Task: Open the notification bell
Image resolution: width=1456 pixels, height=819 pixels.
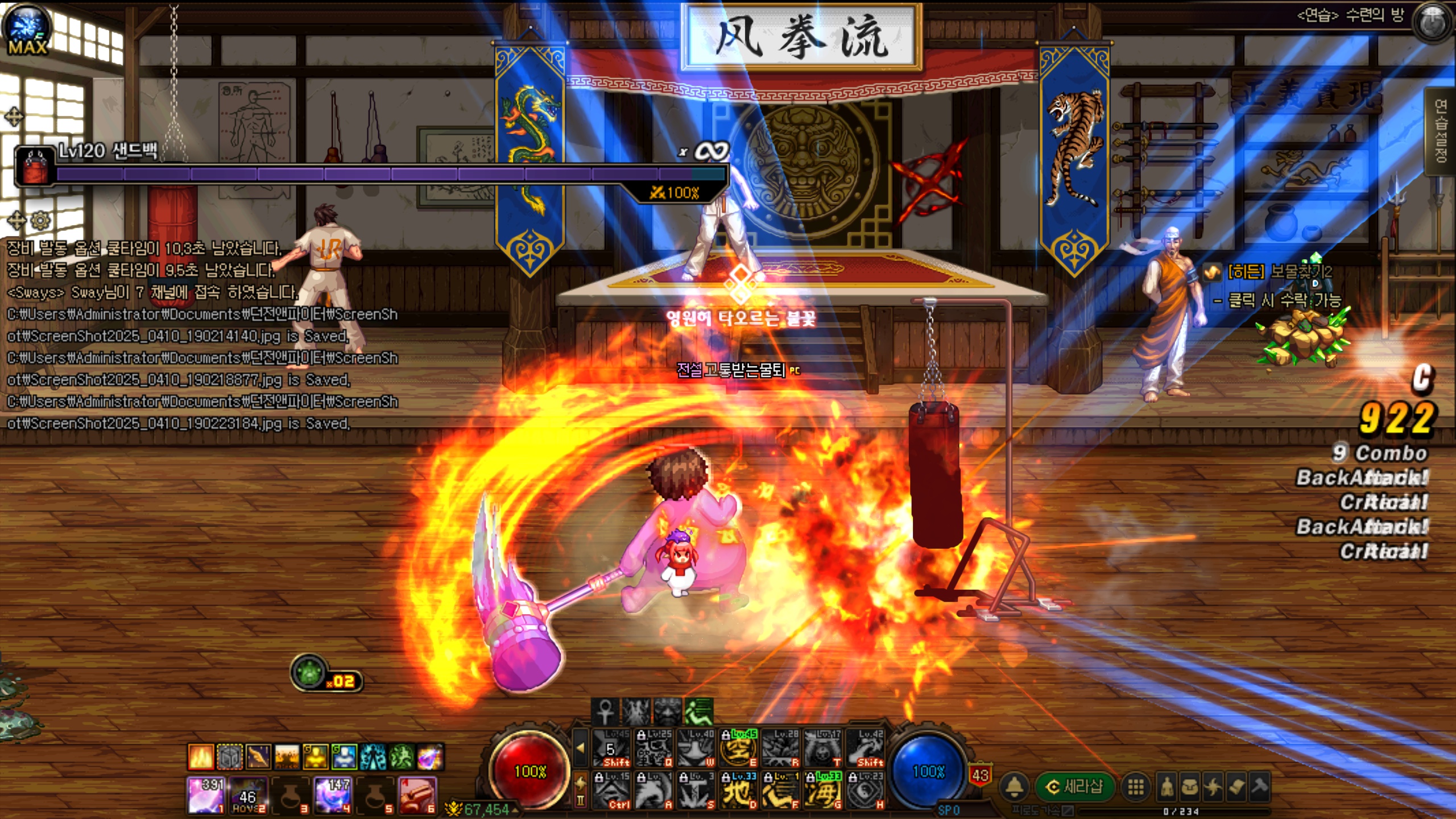Action: pos(1015,787)
